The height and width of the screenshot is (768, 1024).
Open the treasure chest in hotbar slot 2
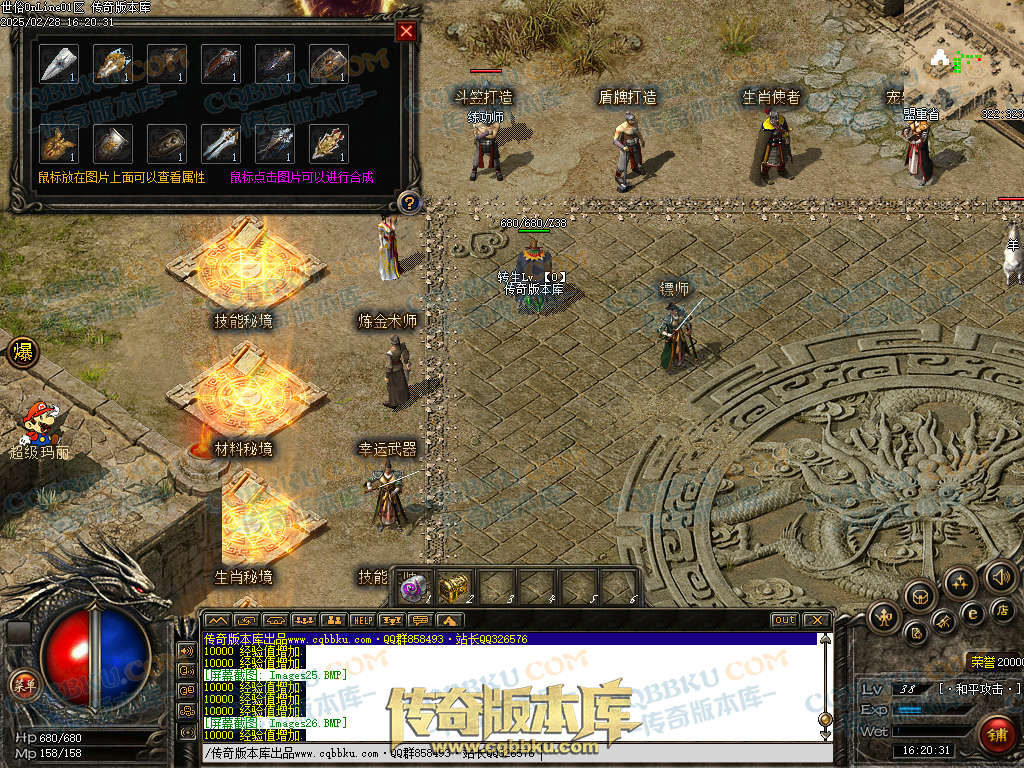point(455,587)
